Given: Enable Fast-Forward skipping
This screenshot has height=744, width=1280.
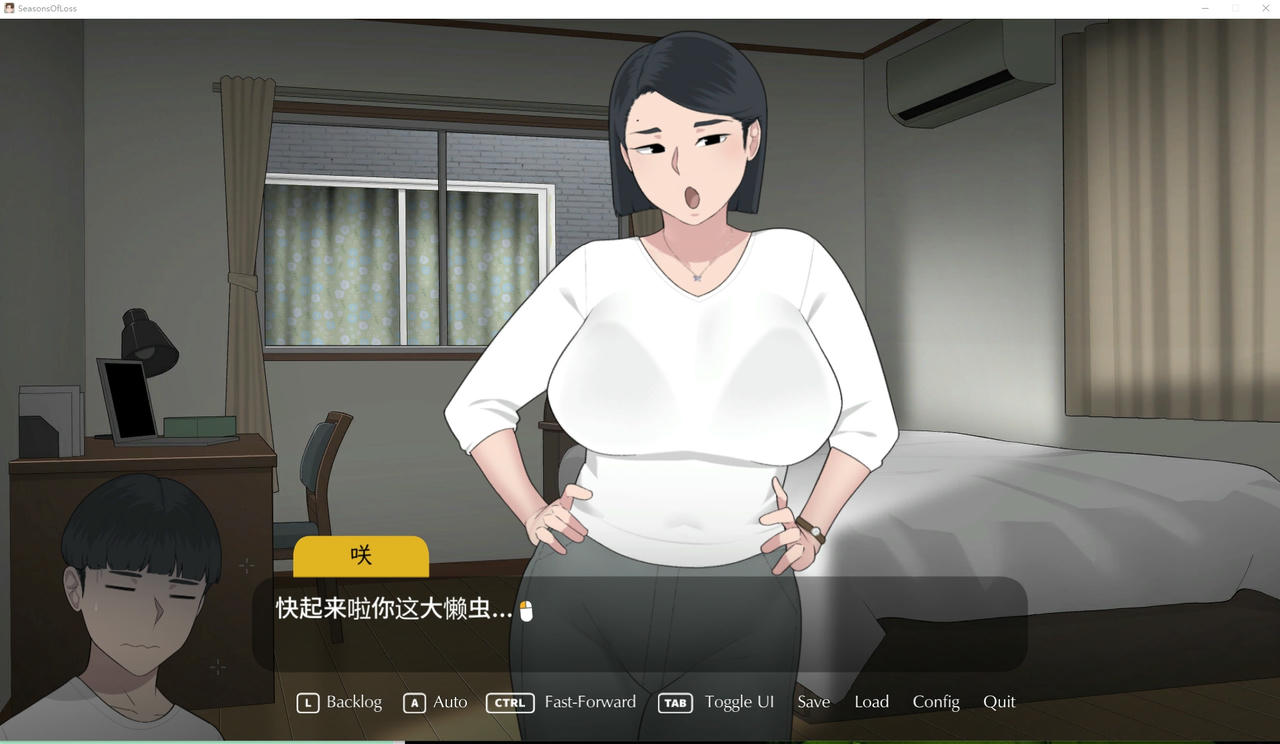Looking at the screenshot, I should pos(590,702).
